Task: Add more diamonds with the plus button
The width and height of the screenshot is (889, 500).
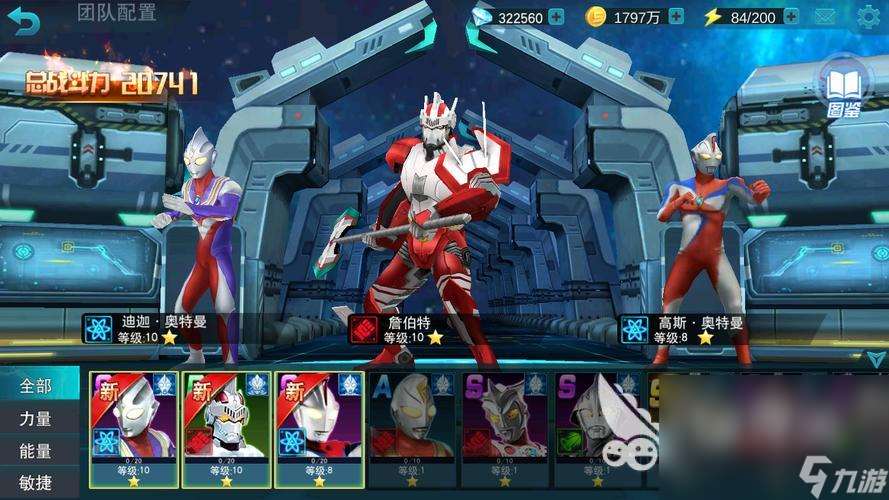Action: point(556,17)
